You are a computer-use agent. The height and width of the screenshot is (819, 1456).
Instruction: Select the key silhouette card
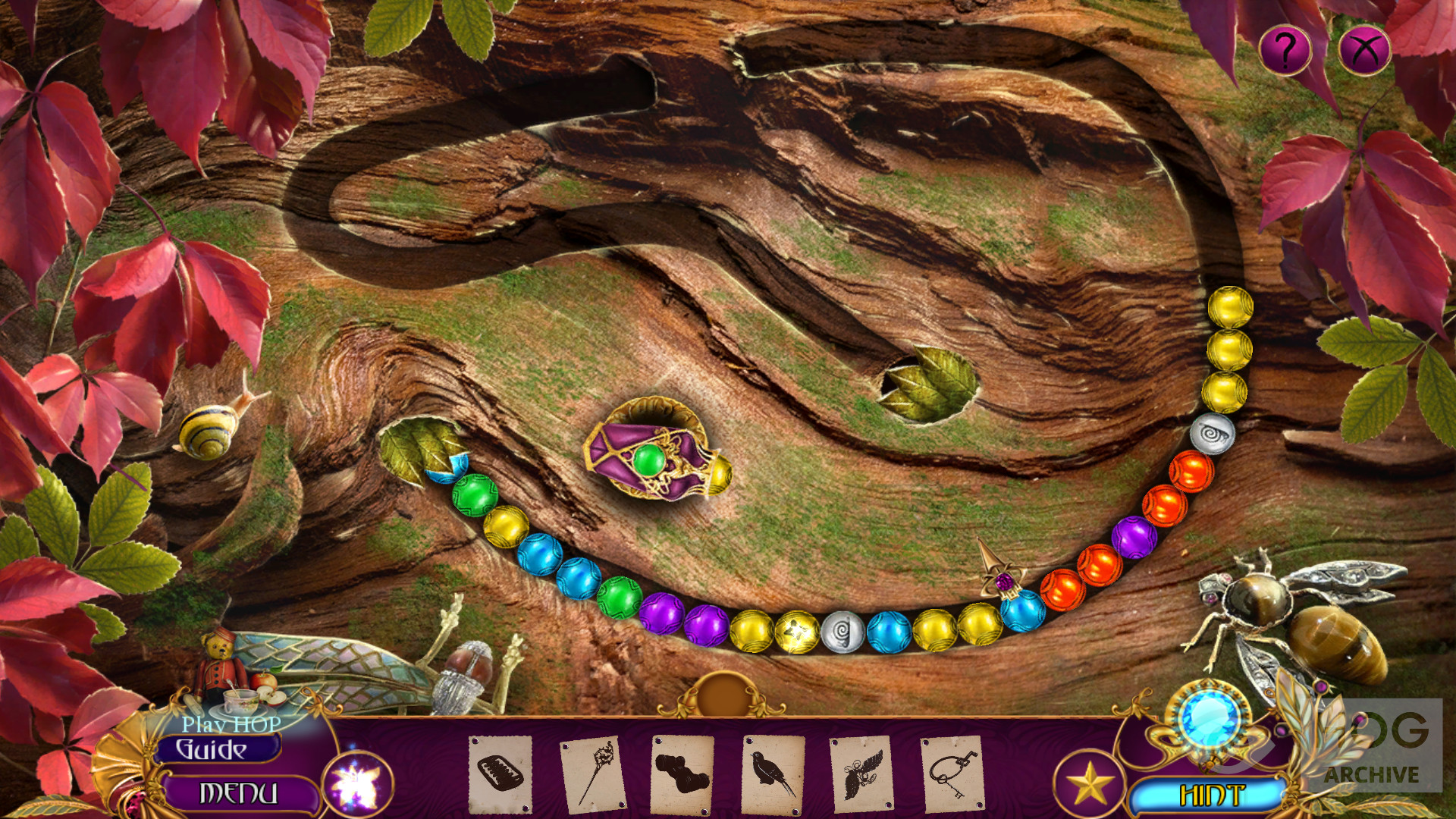pos(952,773)
